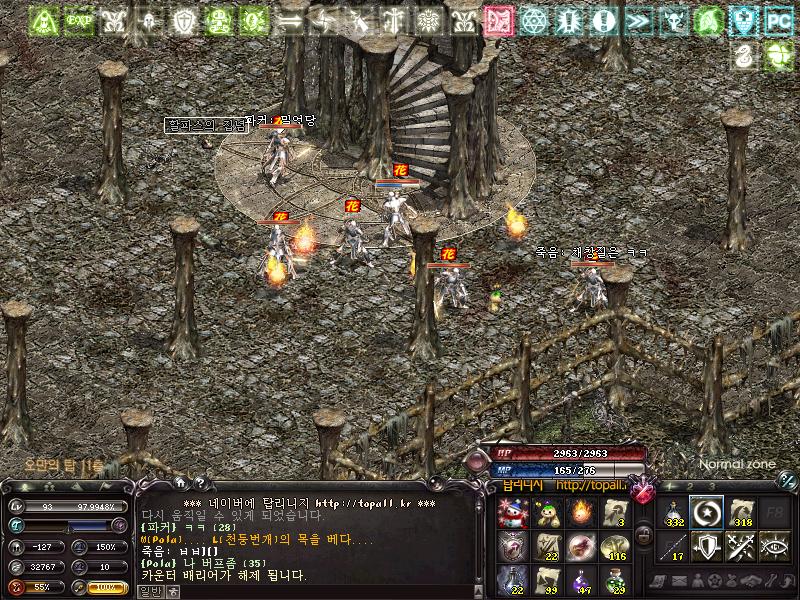Viewport: 800px width, 600px height.
Task: Select the green potion with 29 count
Action: coord(613,581)
